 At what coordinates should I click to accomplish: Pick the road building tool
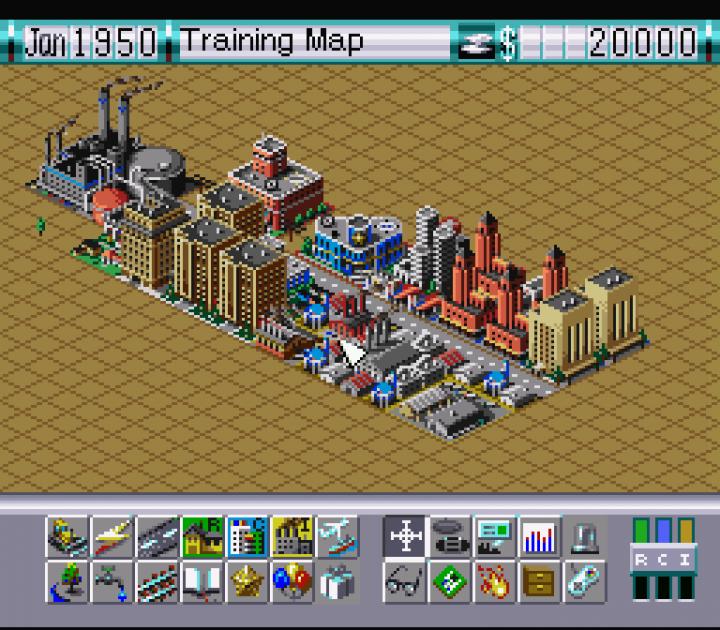tap(157, 537)
